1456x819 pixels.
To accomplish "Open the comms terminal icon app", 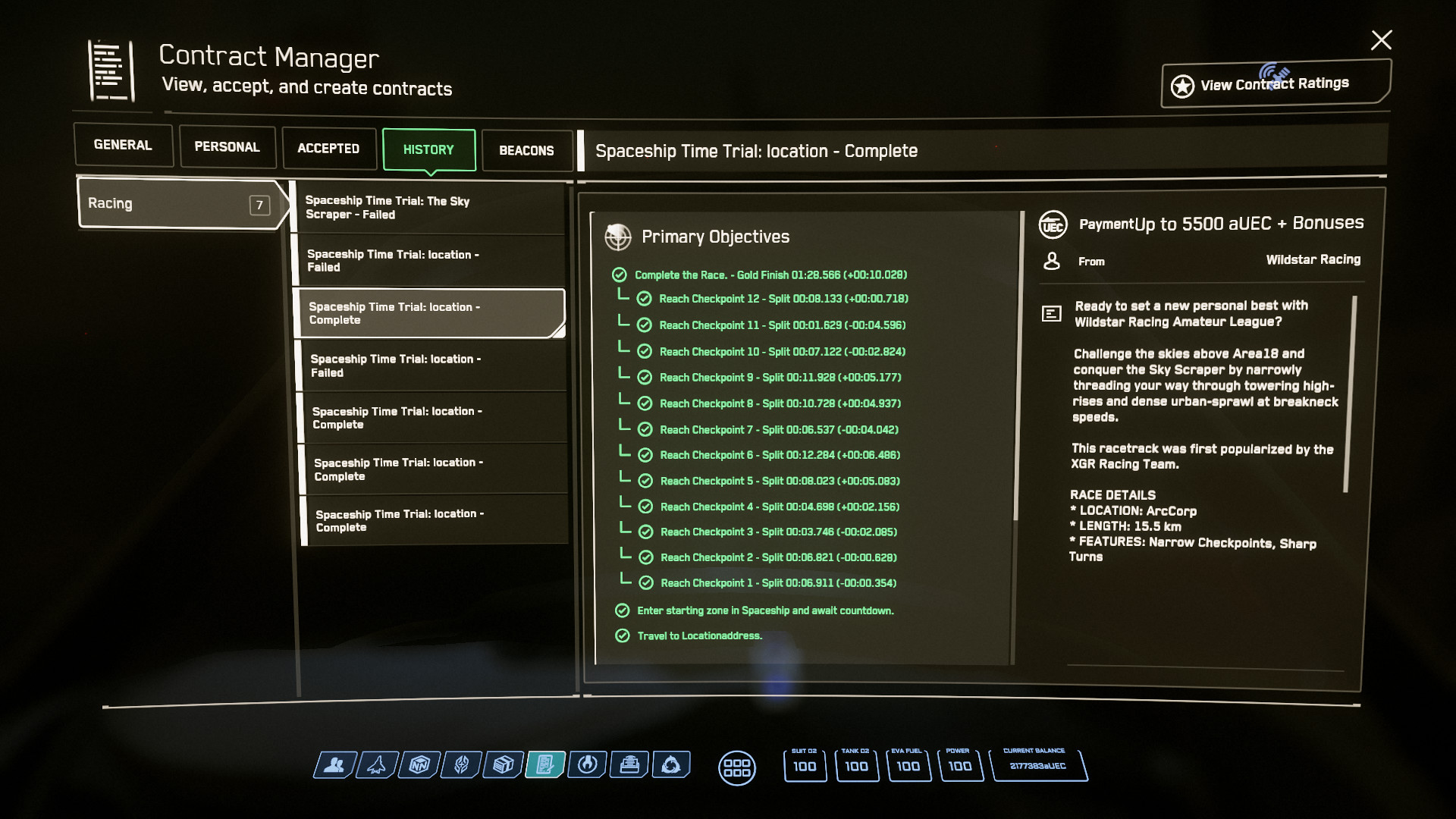I will [629, 765].
